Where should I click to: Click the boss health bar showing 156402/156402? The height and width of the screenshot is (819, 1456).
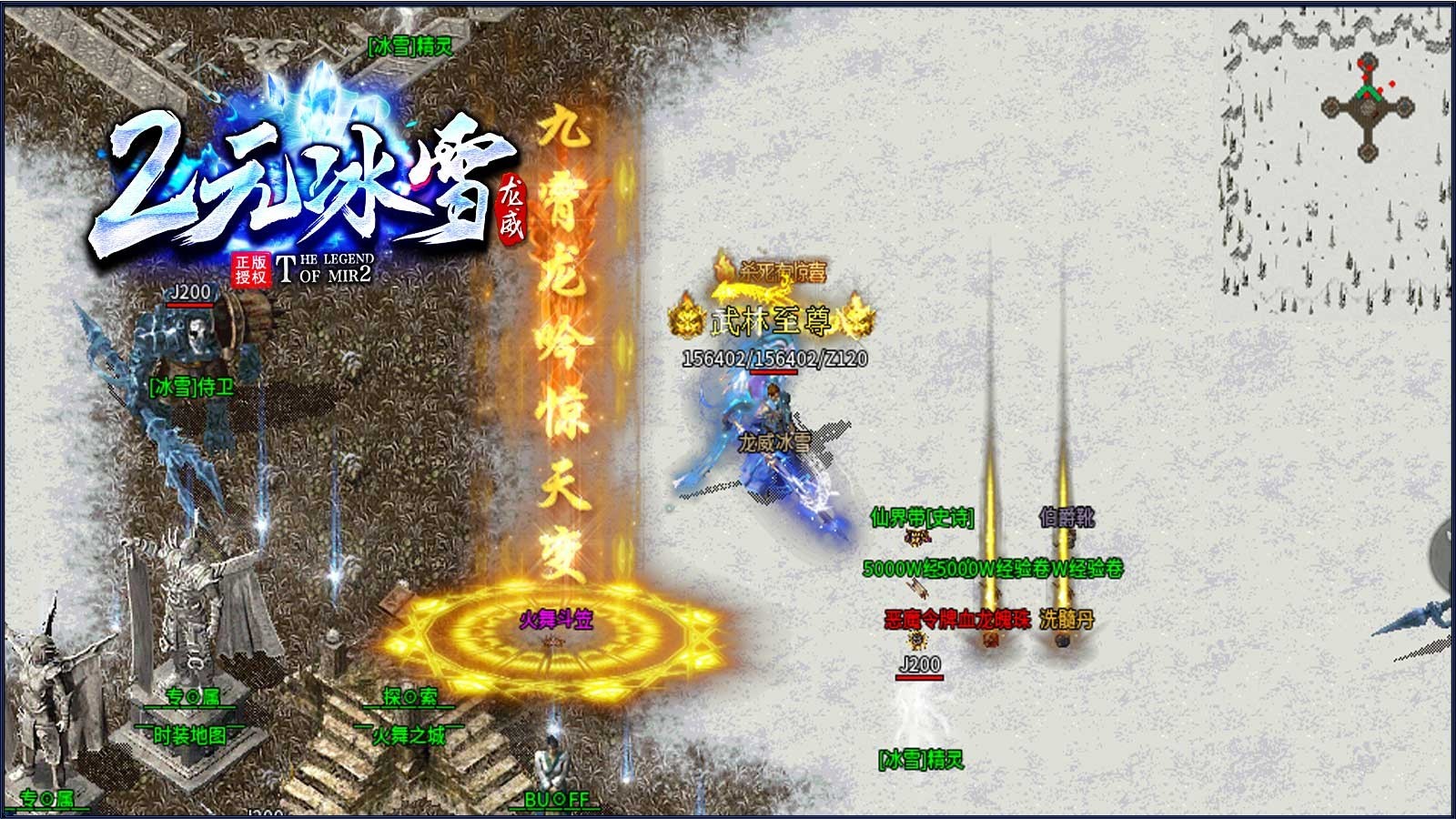(773, 359)
